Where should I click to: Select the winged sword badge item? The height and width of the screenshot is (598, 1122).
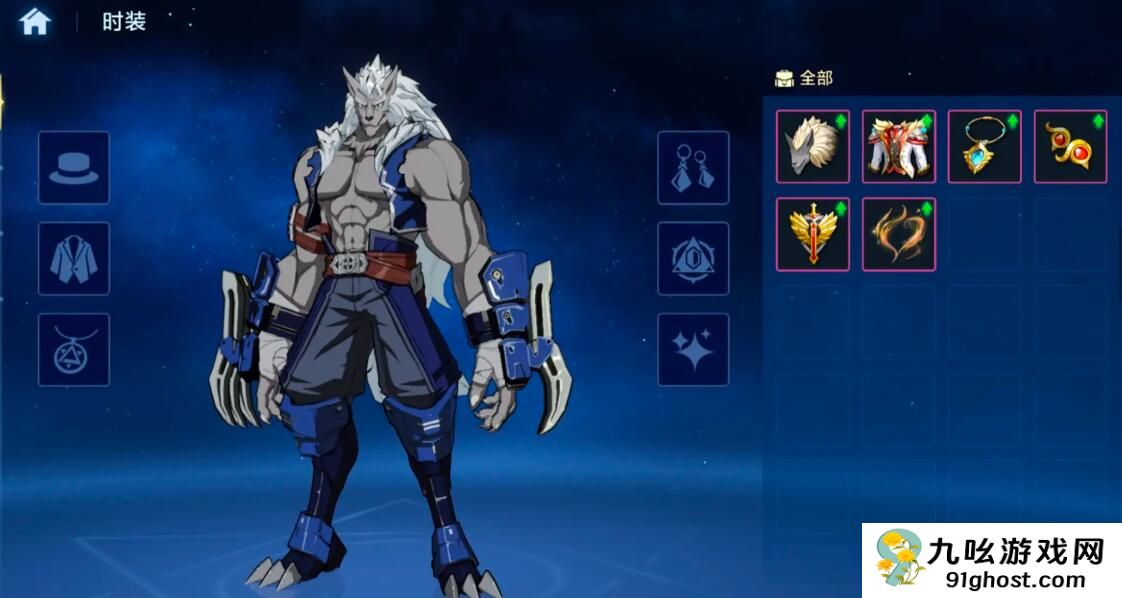click(x=813, y=234)
